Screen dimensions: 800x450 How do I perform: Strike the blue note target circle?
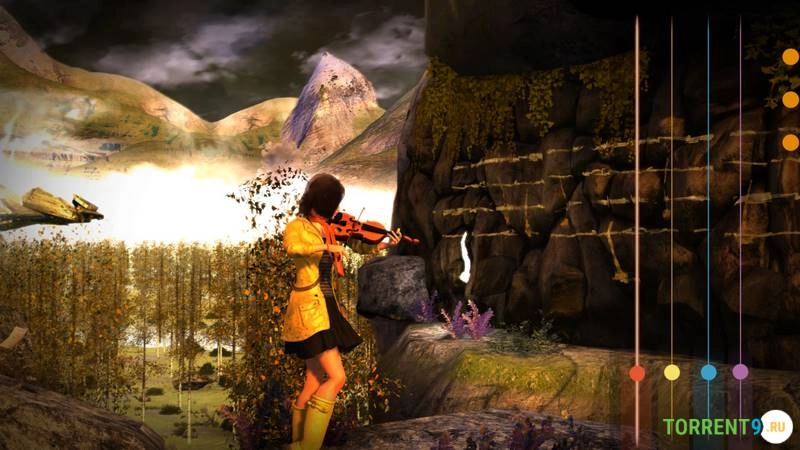click(708, 372)
